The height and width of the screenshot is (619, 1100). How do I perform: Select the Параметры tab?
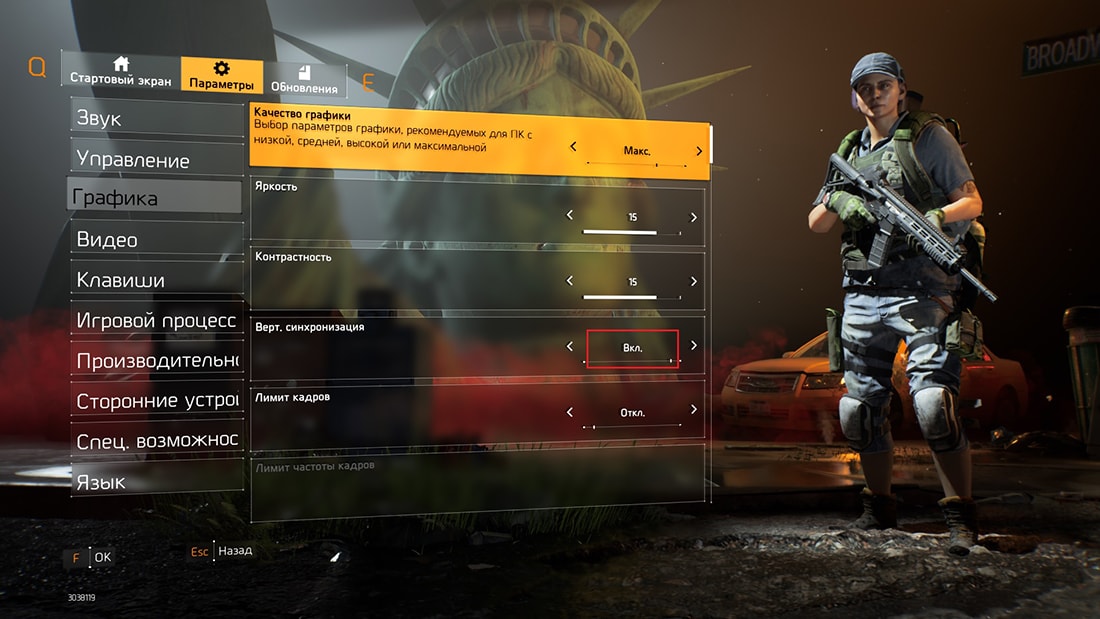click(222, 76)
